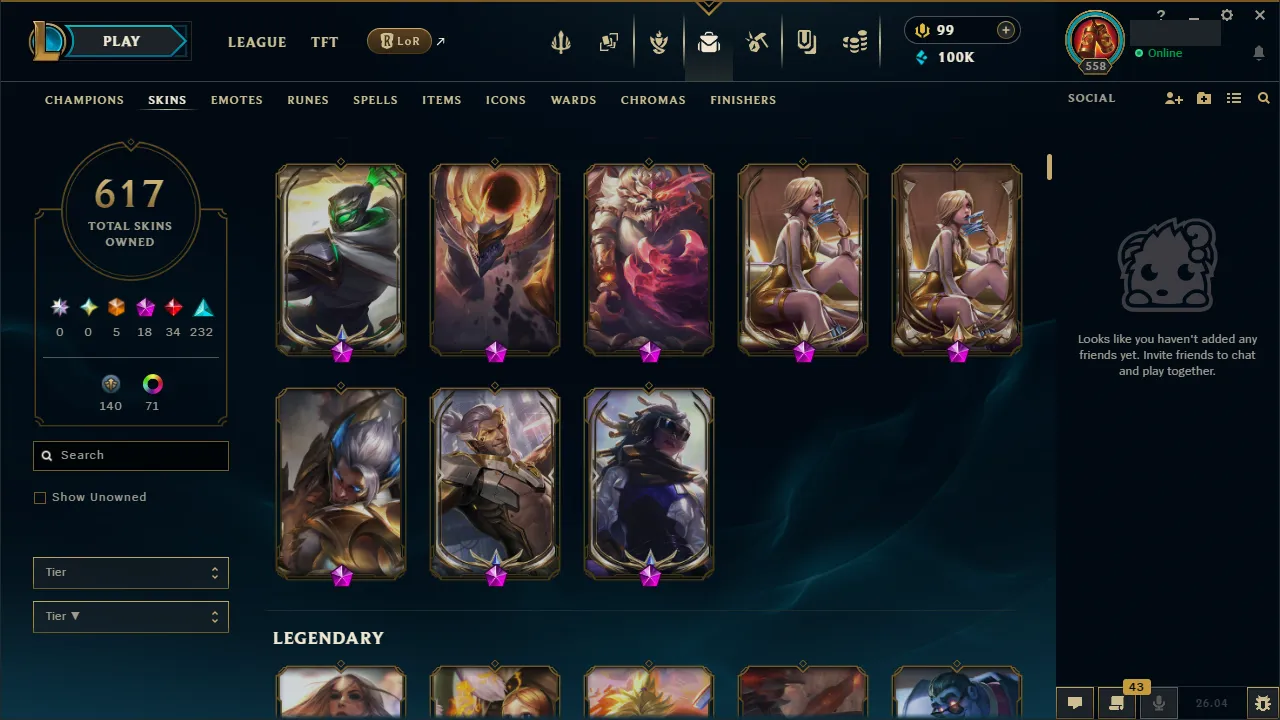The width and height of the screenshot is (1280, 720).
Task: Mute the microphone icon bottom right
Action: point(1159,702)
